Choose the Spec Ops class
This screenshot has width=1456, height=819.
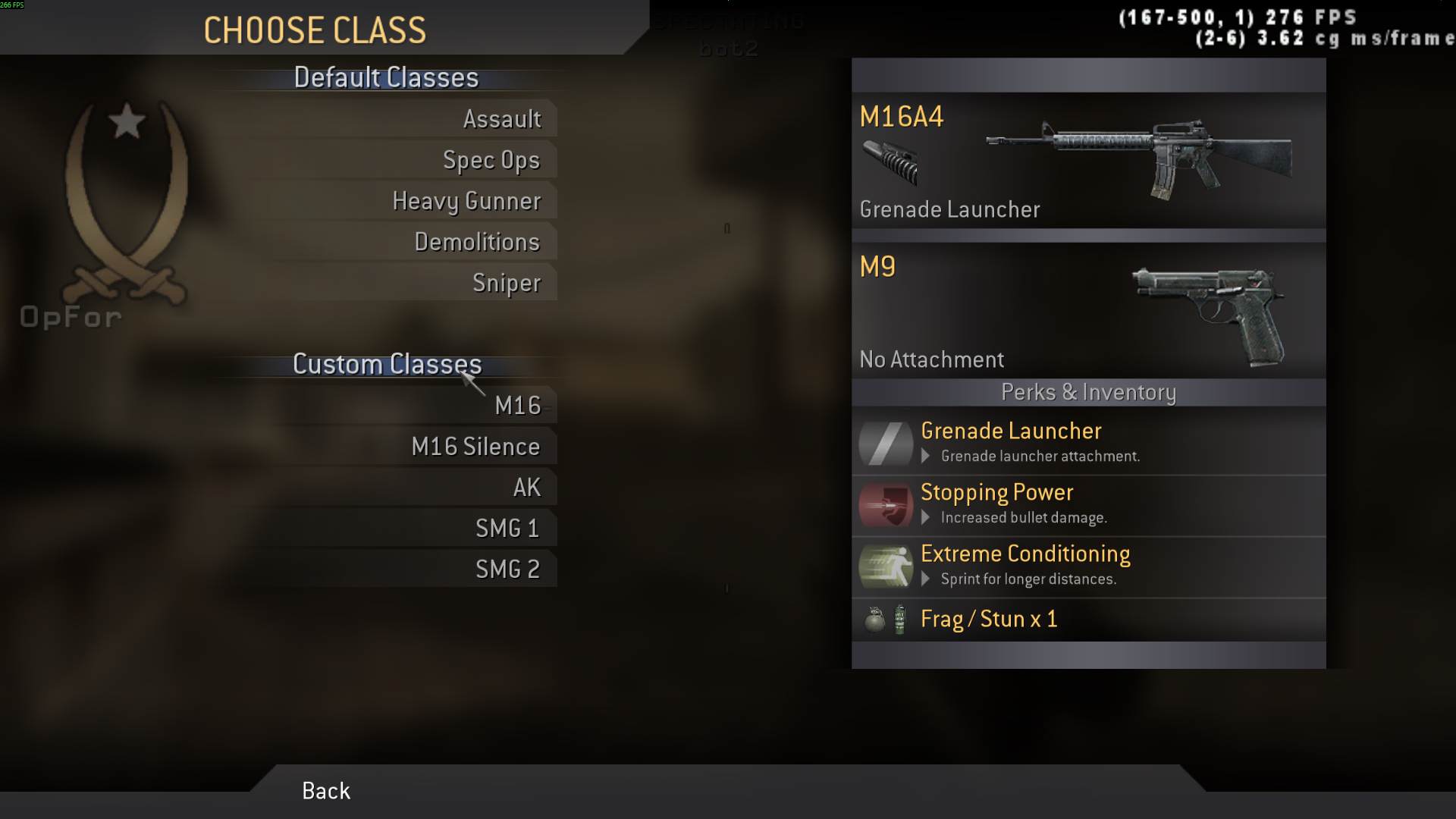point(491,160)
